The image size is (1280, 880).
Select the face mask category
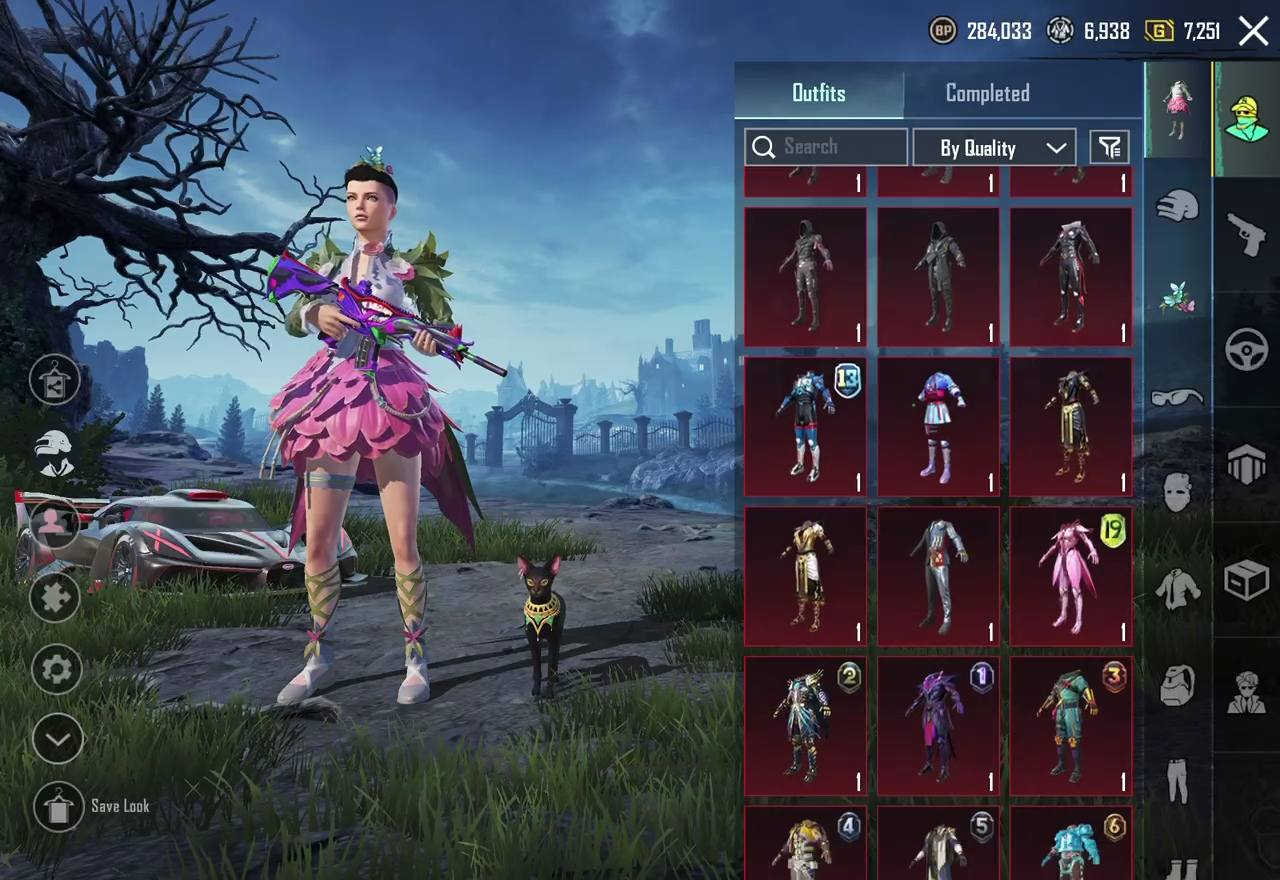(1177, 492)
